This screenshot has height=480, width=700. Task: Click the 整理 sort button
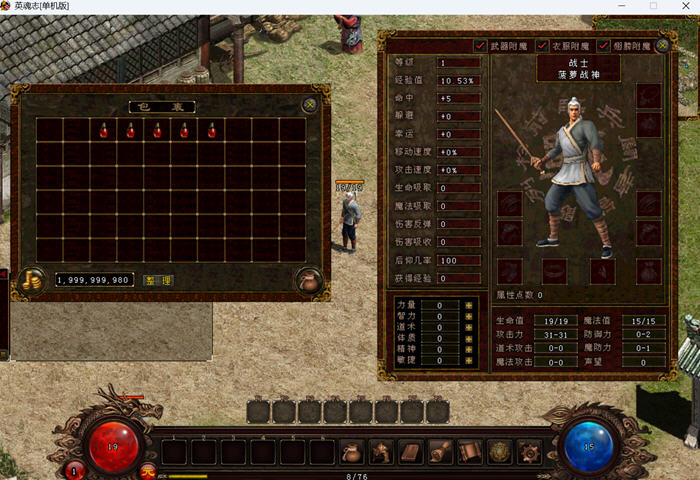point(158,280)
